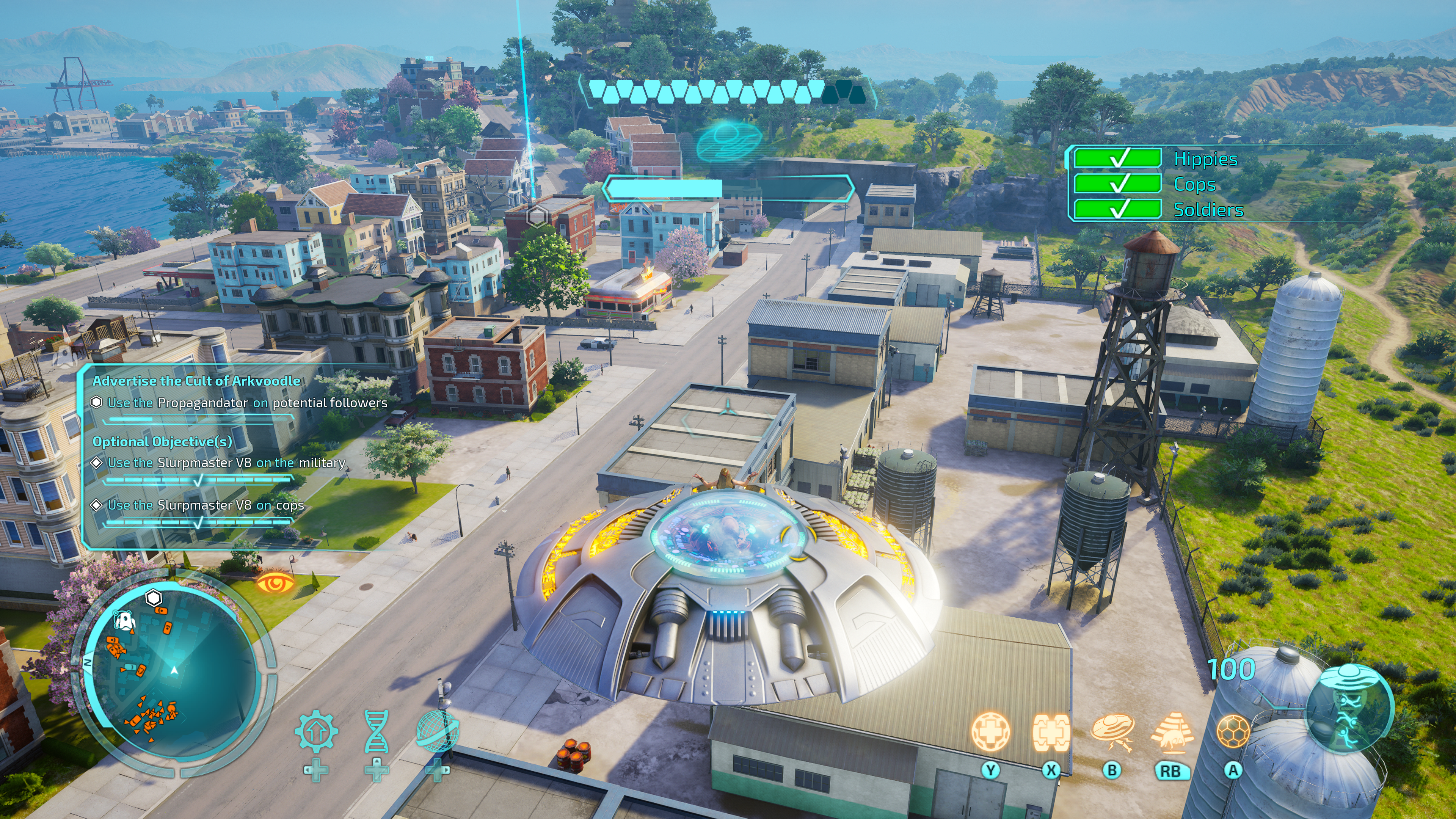Viewport: 1456px width, 819px height.
Task: Click the orange eye alert icon
Action: tap(275, 582)
